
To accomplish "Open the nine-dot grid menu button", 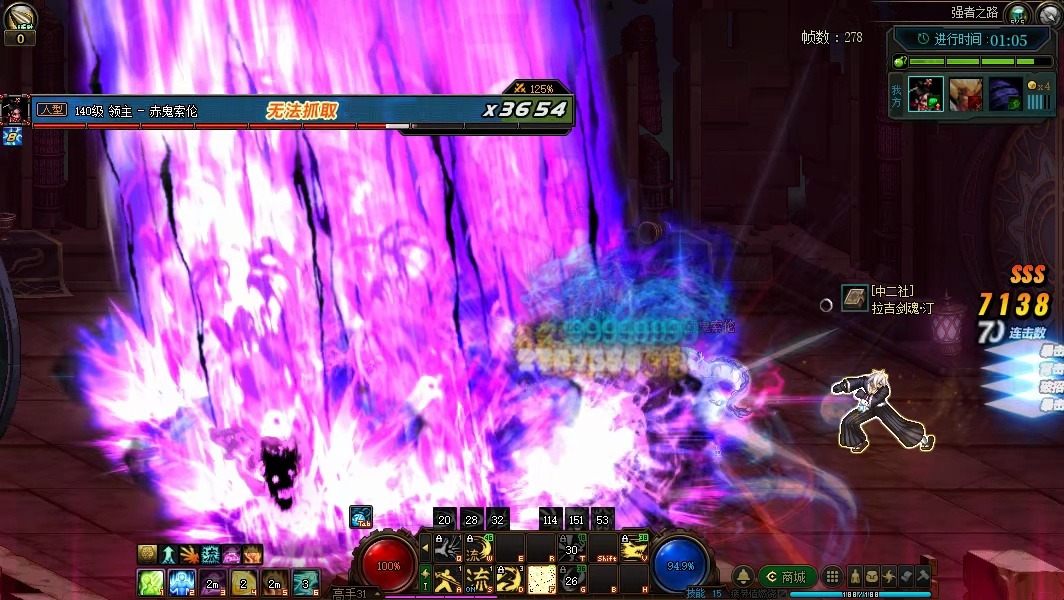I will tap(833, 577).
